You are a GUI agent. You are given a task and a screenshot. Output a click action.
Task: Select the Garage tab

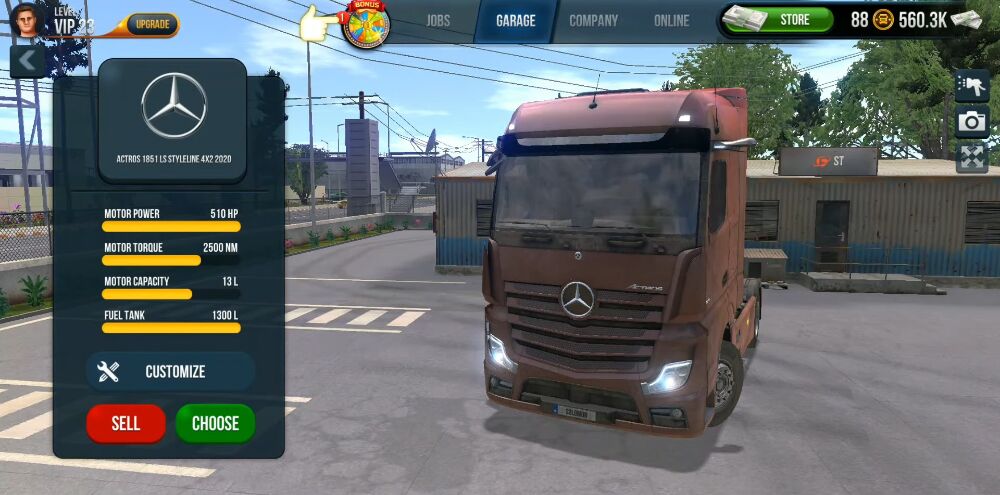click(x=515, y=20)
